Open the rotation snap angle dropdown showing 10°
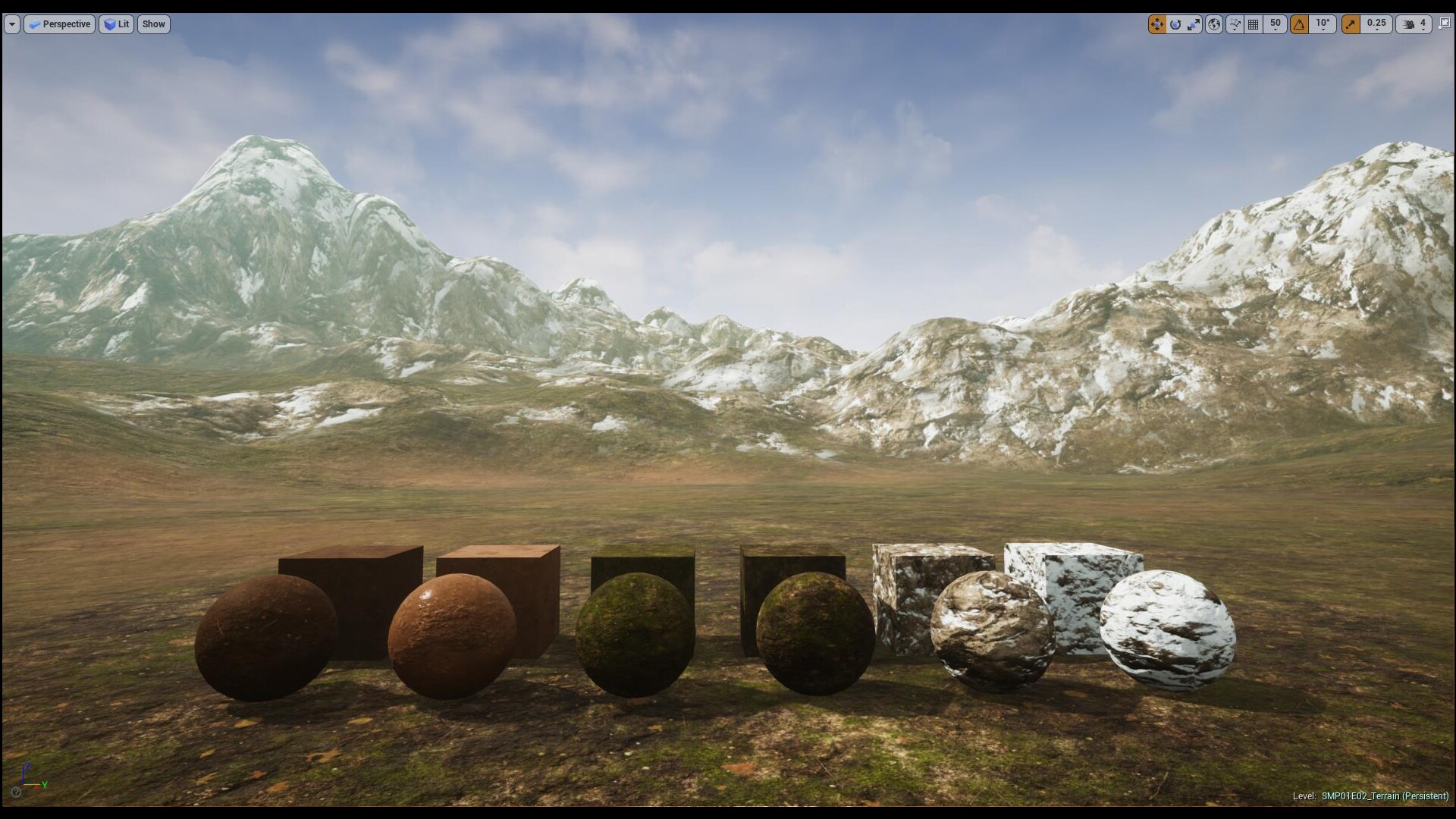The height and width of the screenshot is (819, 1456). (x=1323, y=24)
